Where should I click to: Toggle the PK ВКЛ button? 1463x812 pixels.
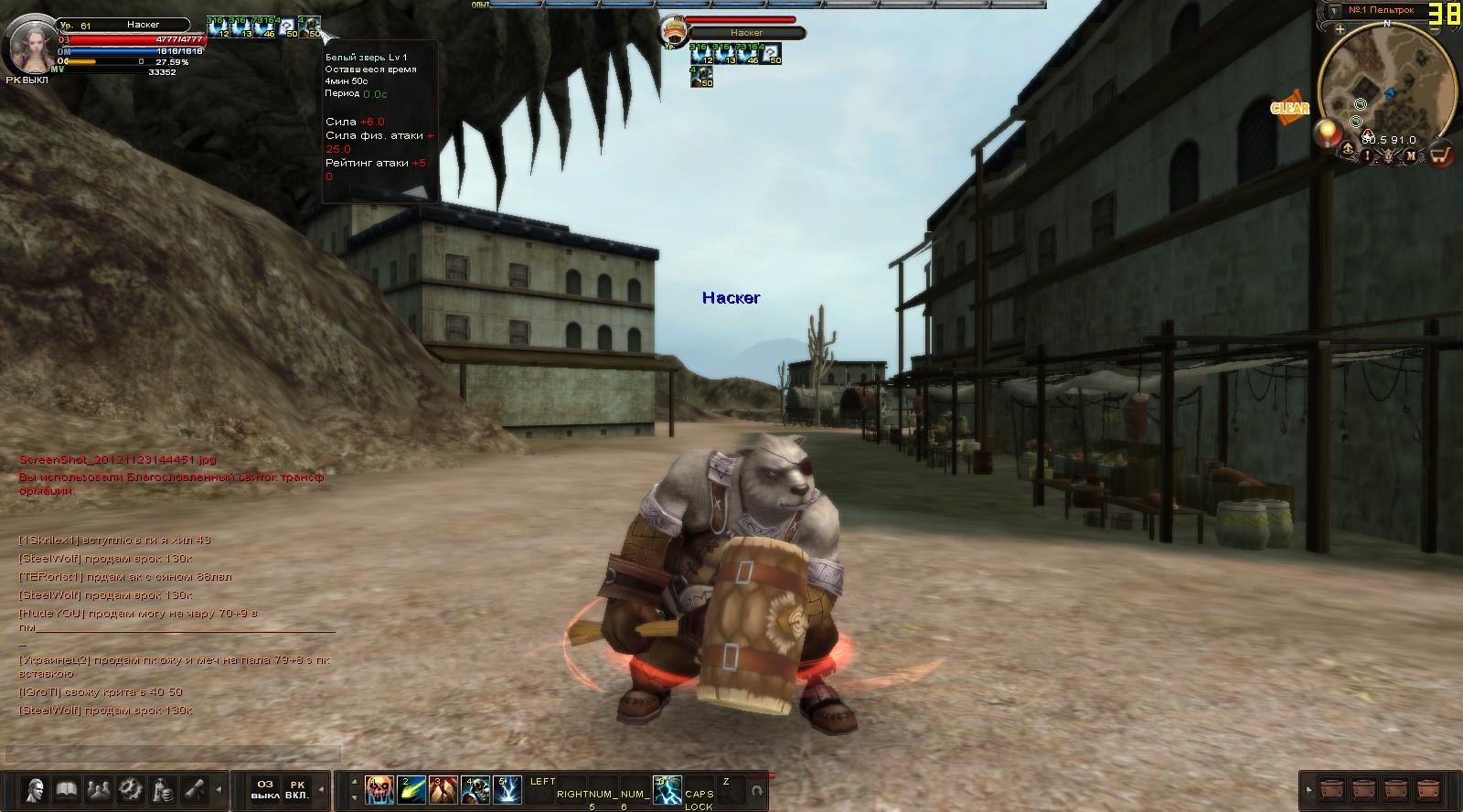point(296,789)
